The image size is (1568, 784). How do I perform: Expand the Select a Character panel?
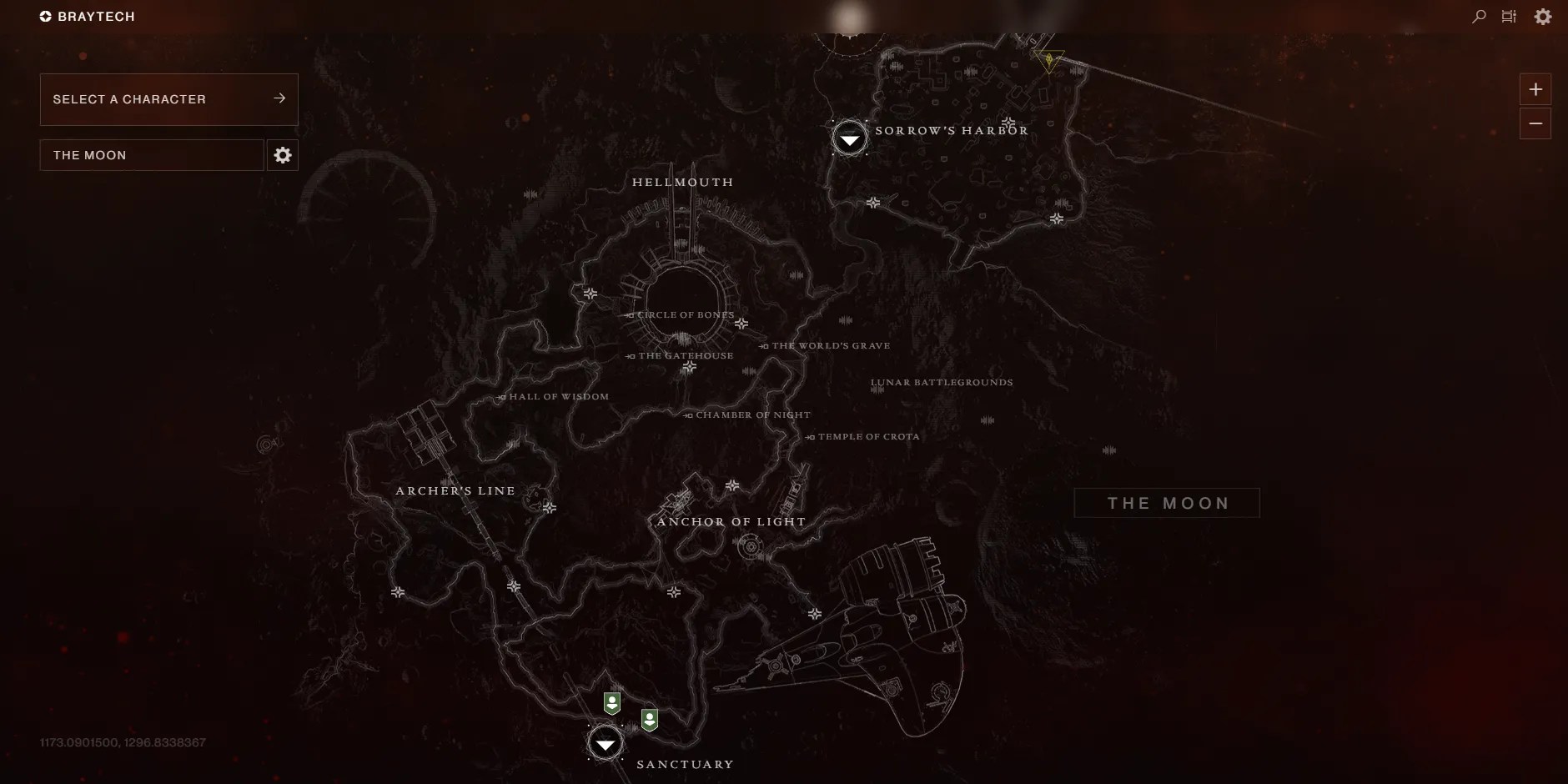pos(168,98)
